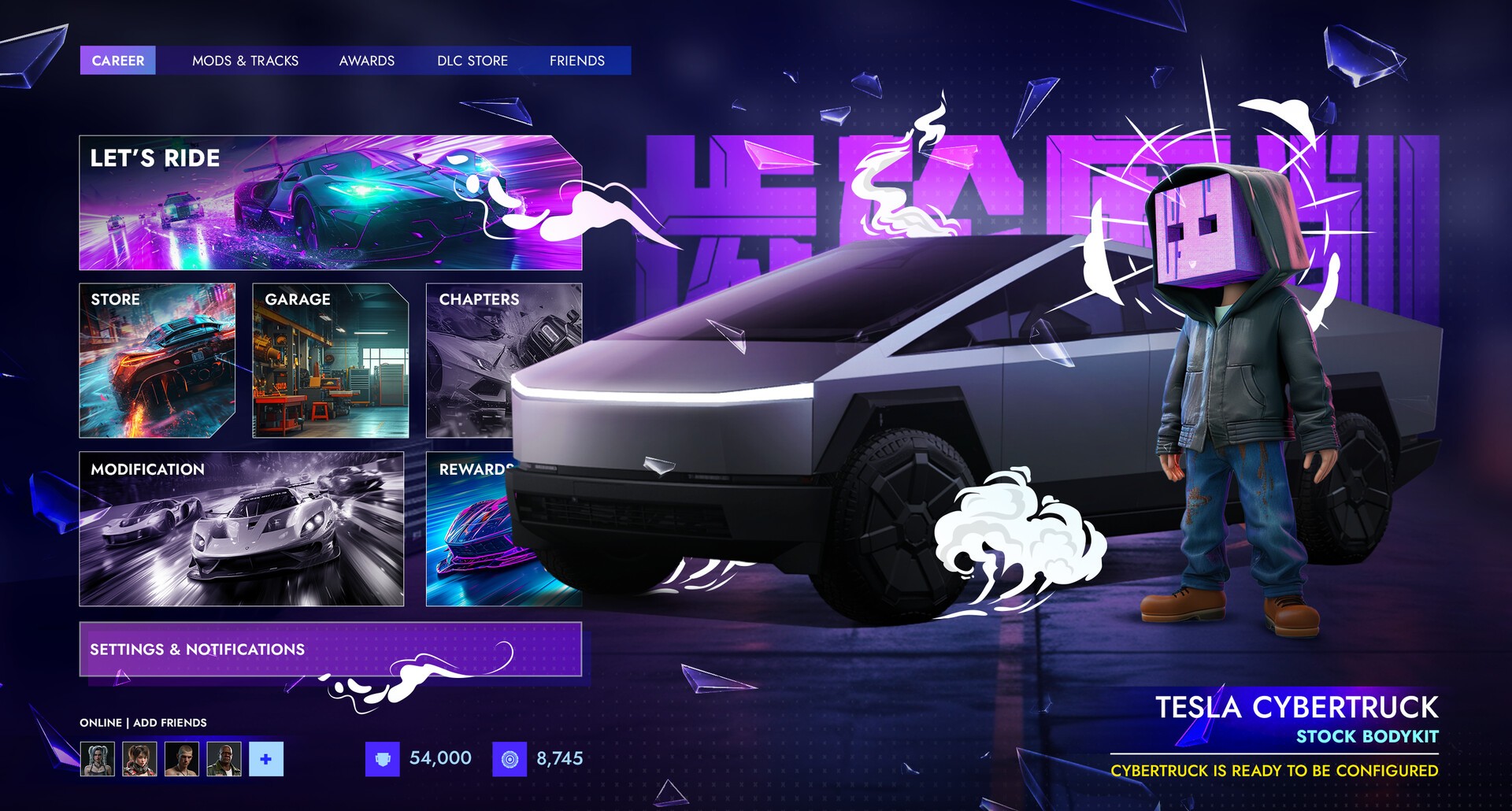Expand the Mods & Tracks selector
The width and height of the screenshot is (1512, 811).
246,61
